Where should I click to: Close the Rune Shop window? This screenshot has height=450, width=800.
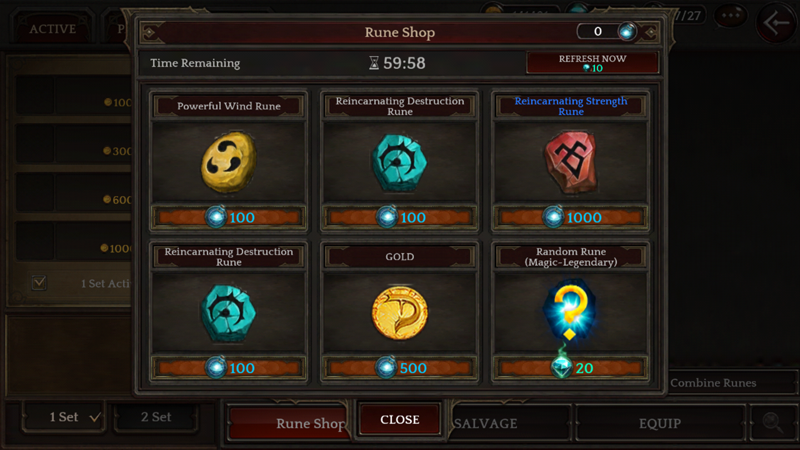click(399, 419)
